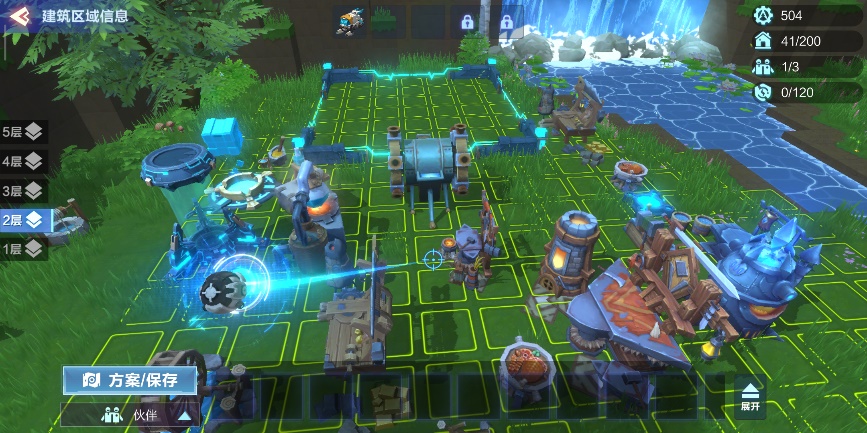Viewport: 867px width, 433px height.
Task: Open the 方案/保存 save plan button
Action: tap(130, 381)
